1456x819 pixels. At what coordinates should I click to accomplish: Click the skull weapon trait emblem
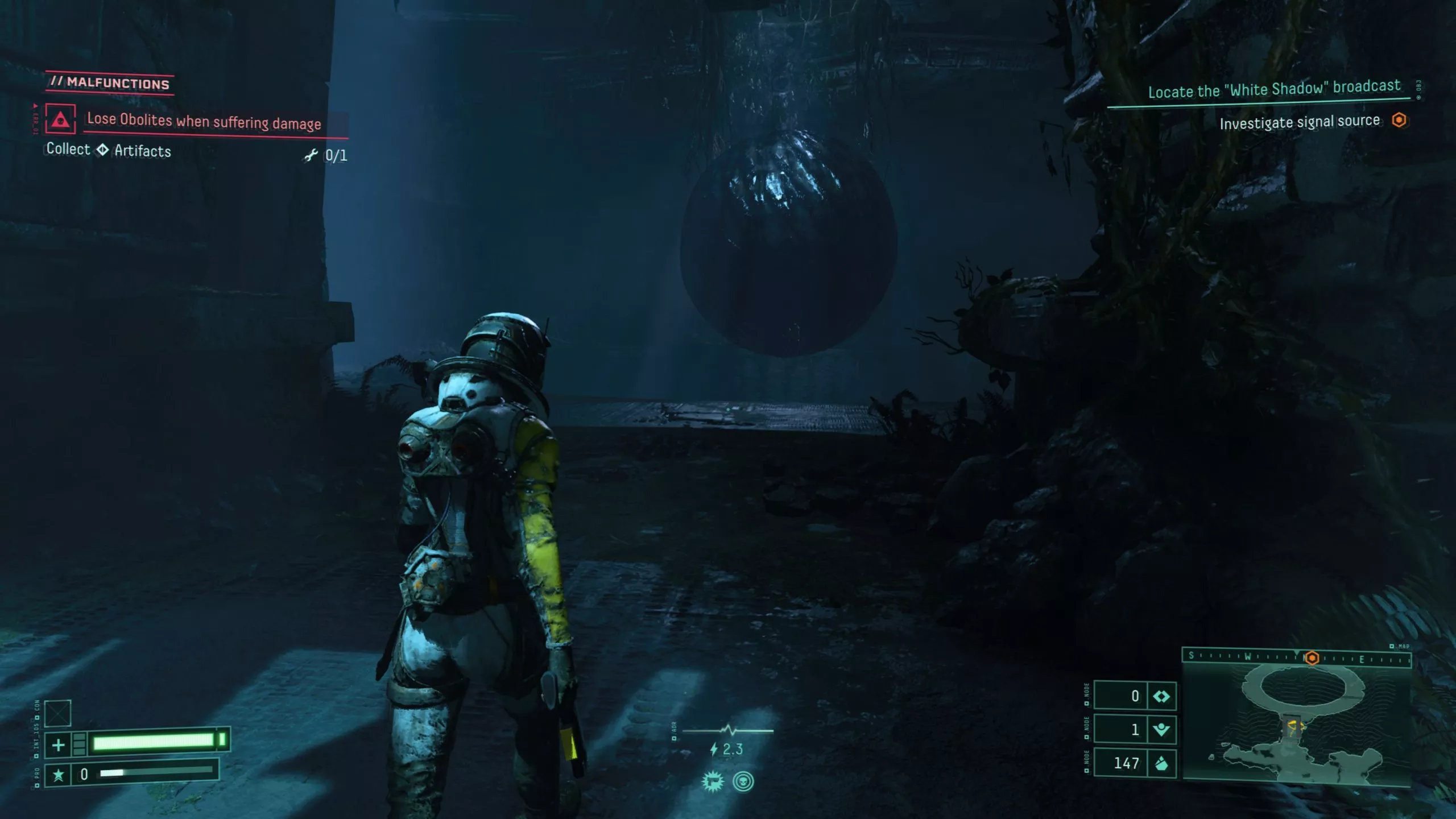(743, 782)
